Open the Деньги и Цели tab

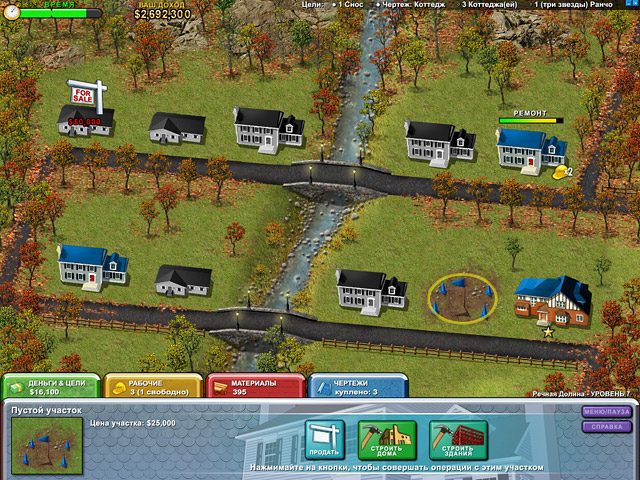pyautogui.click(x=50, y=387)
